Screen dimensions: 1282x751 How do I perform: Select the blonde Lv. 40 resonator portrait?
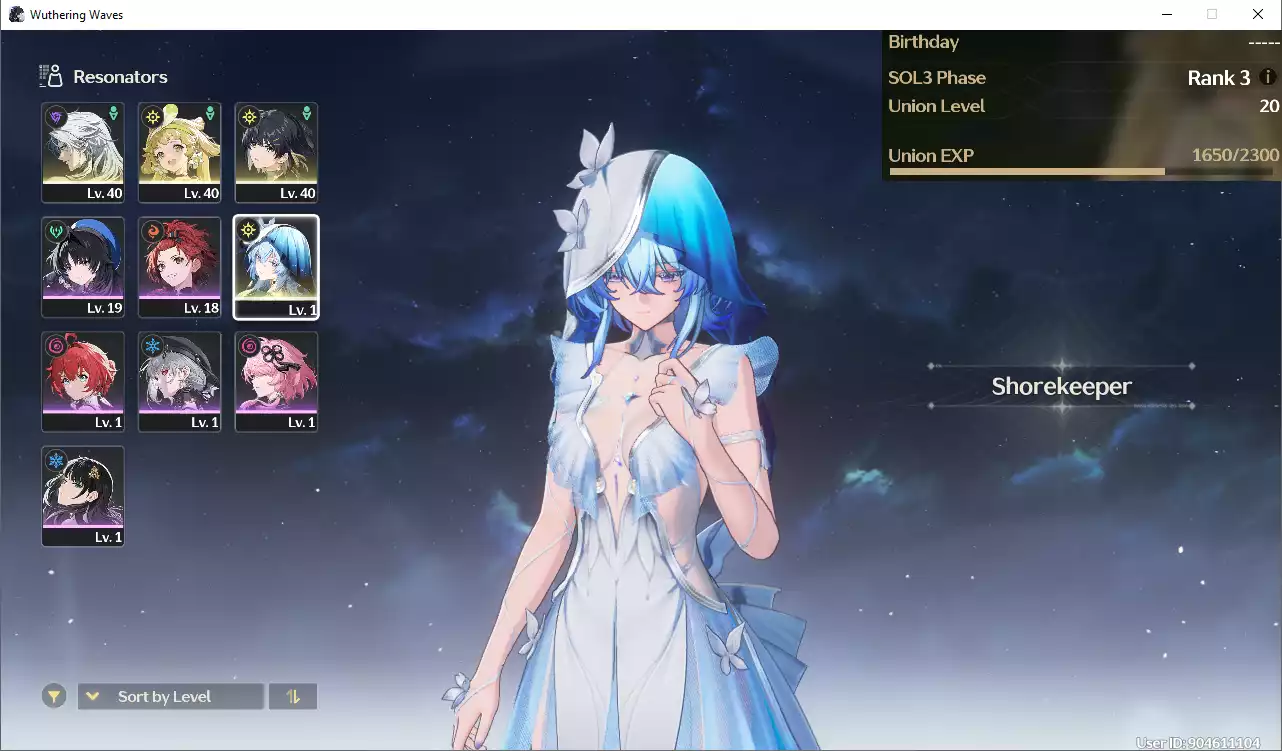[180, 152]
